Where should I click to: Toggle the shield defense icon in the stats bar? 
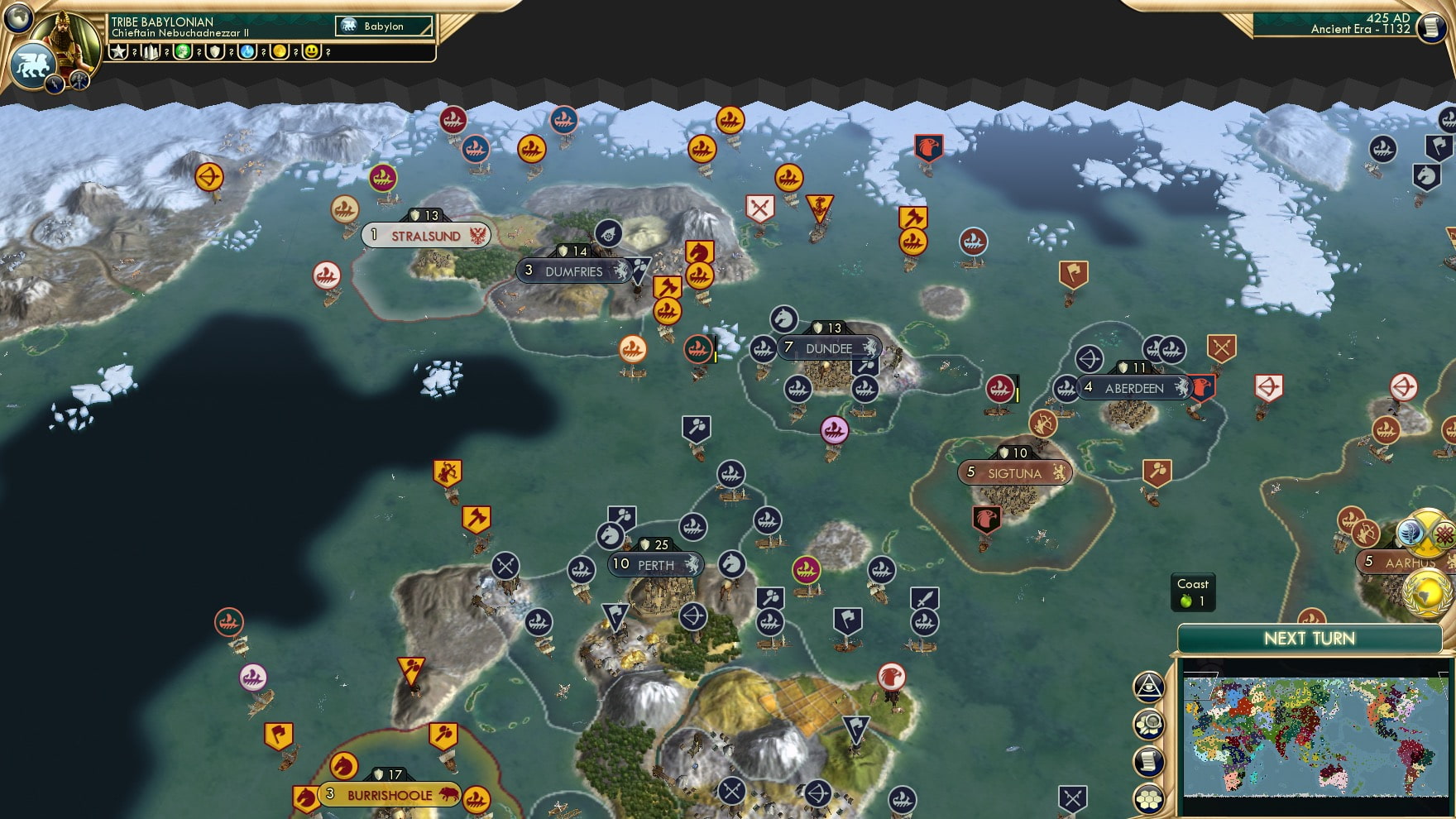tap(217, 51)
